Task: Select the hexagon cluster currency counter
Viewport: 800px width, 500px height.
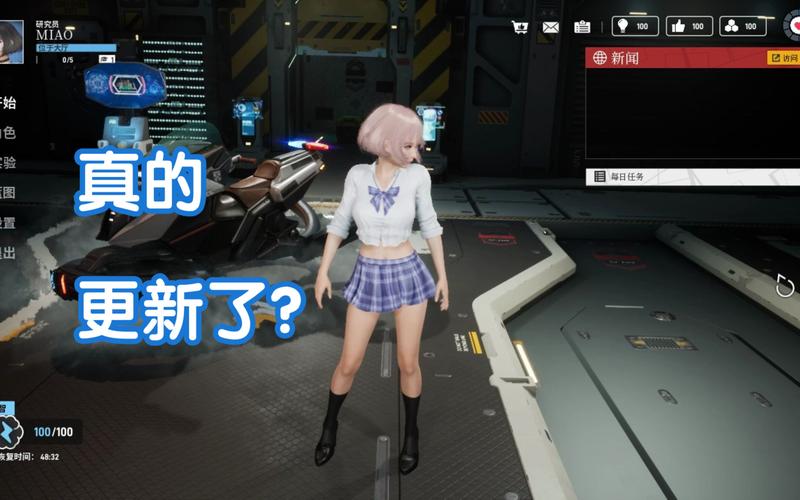Action: pos(742,27)
